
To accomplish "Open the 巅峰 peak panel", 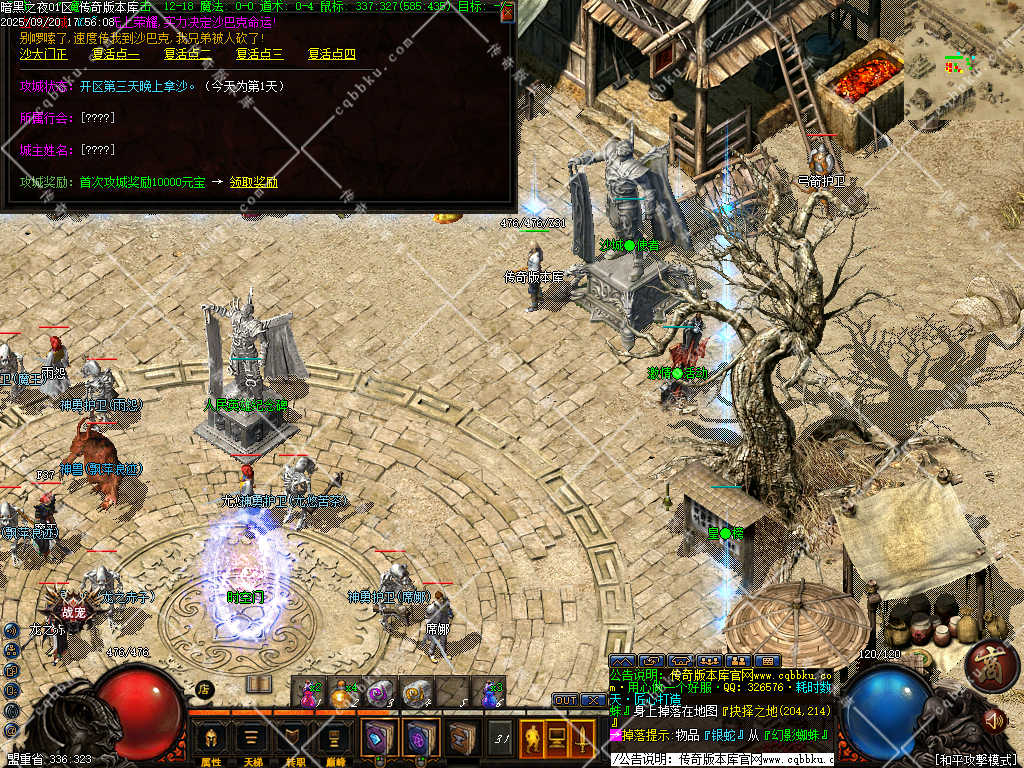I will (x=333, y=741).
